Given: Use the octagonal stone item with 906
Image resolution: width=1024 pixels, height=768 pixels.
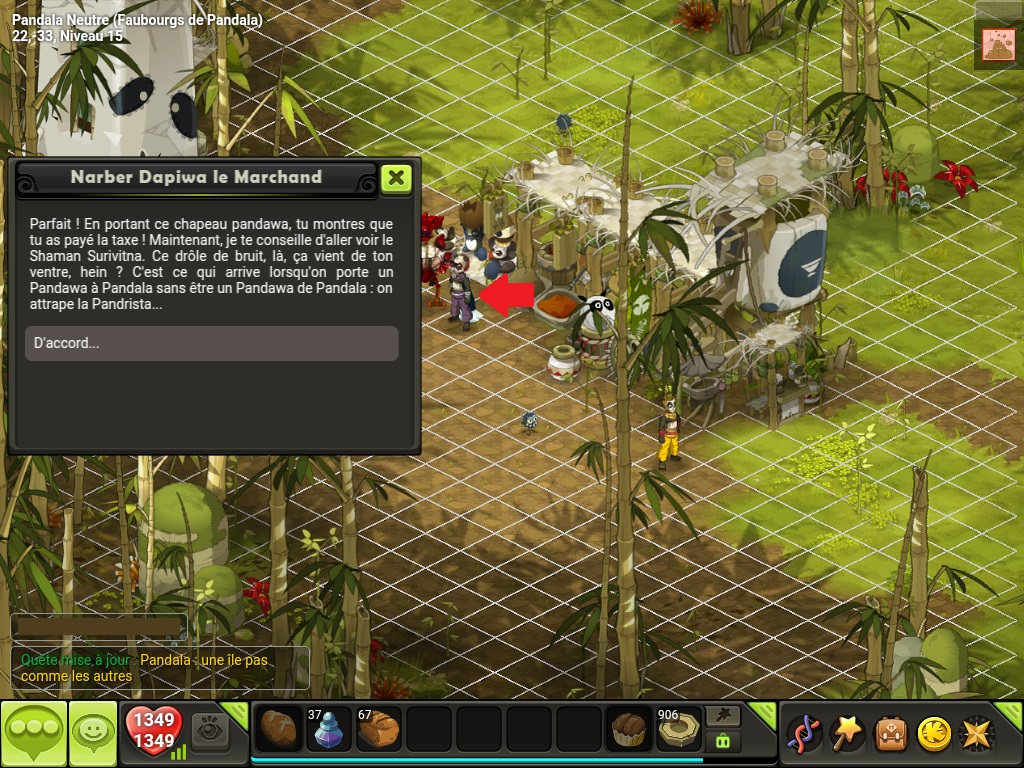Looking at the screenshot, I should click(679, 730).
